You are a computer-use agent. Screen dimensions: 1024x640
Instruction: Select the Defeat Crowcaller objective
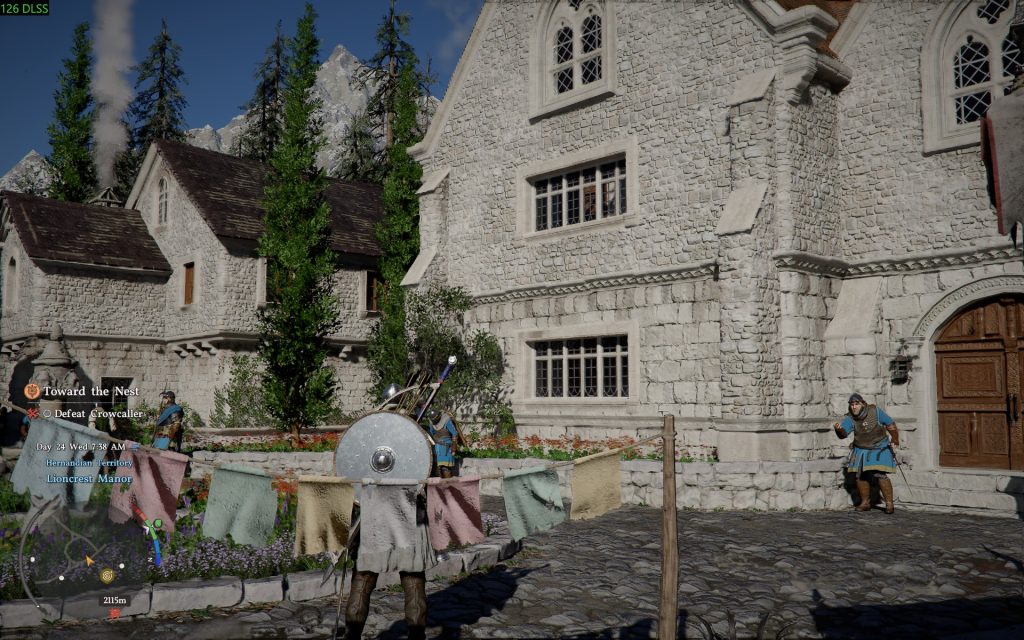(99, 413)
